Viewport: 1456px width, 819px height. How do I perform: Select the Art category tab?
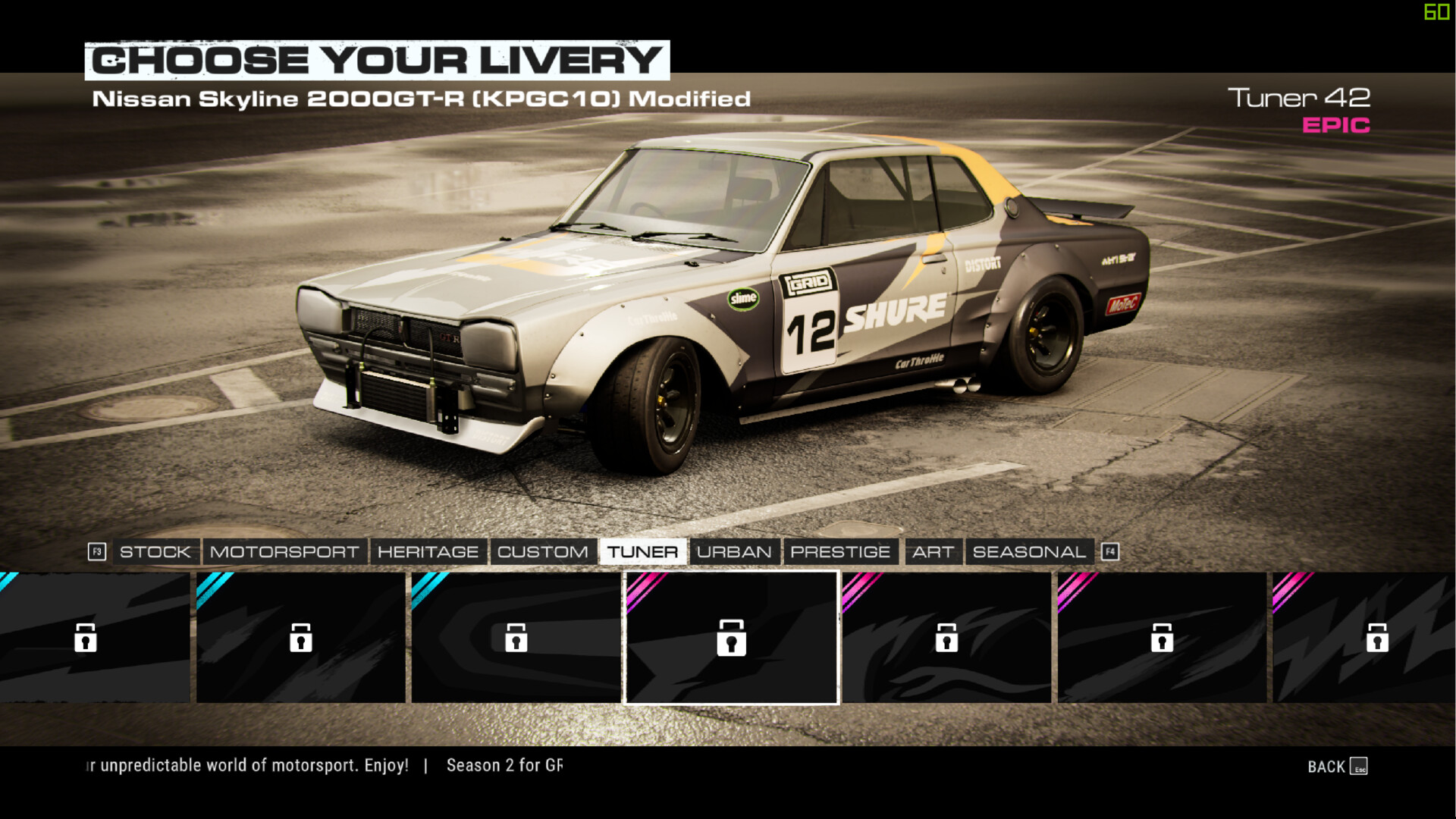tap(932, 552)
